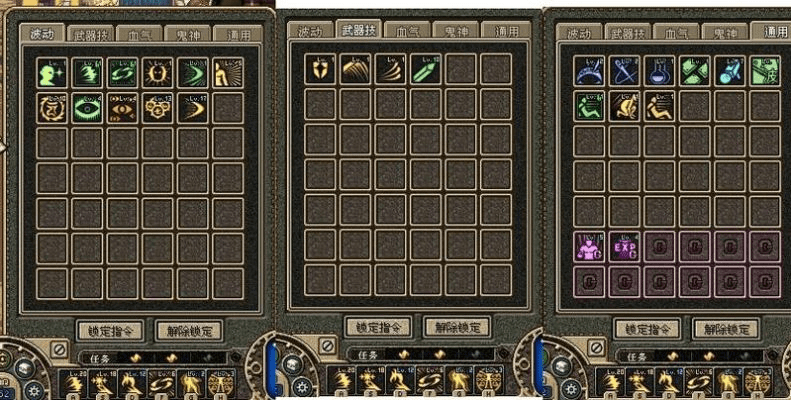Switch to 血气 tab in the 武器技 panel
791x400 pixels.
pyautogui.click(x=408, y=30)
